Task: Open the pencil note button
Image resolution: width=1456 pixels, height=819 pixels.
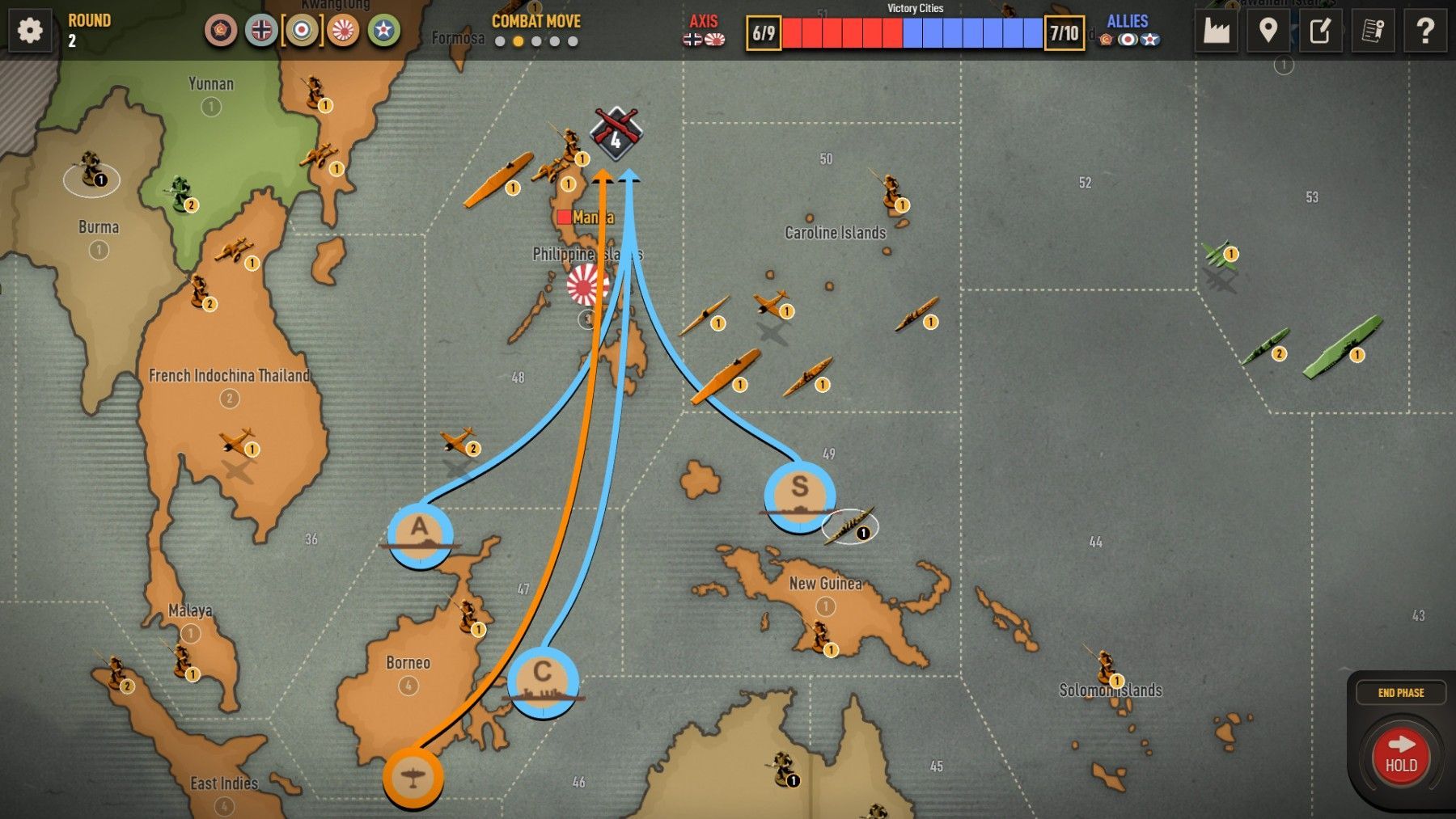Action: 1320,31
